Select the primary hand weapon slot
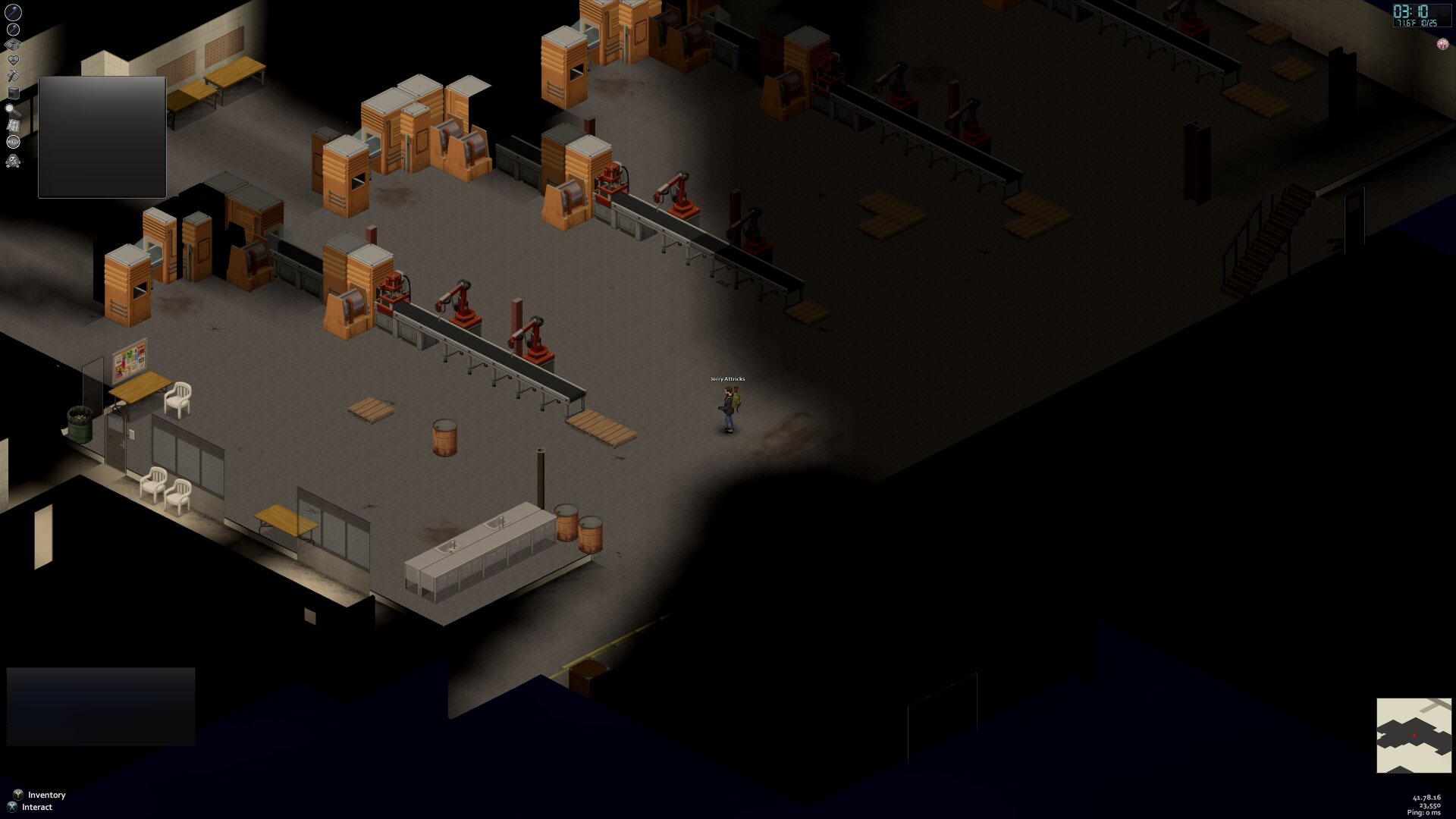Screen dimensions: 1456x819 click(x=14, y=12)
